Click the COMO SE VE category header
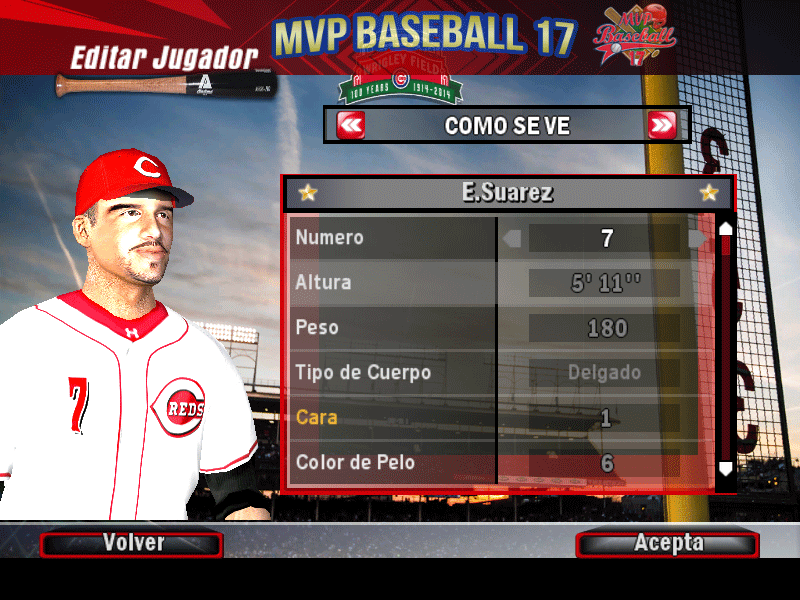 pos(507,126)
